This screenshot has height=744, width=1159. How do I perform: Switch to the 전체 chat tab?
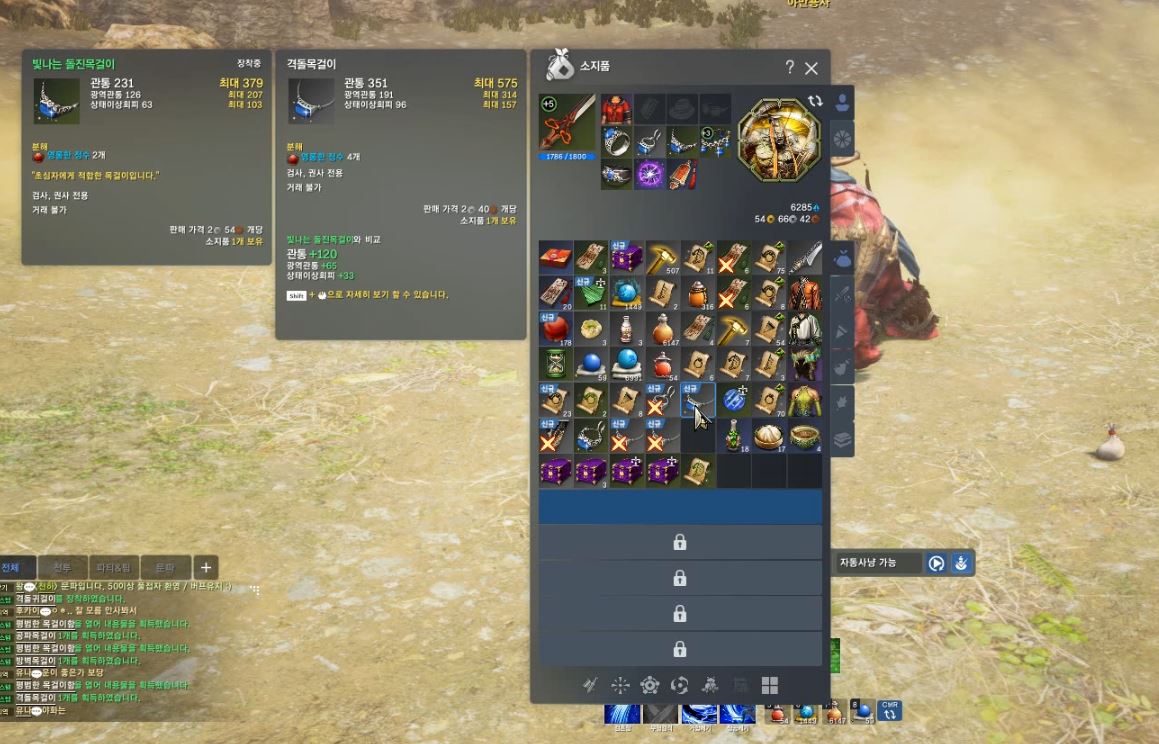coord(17,567)
